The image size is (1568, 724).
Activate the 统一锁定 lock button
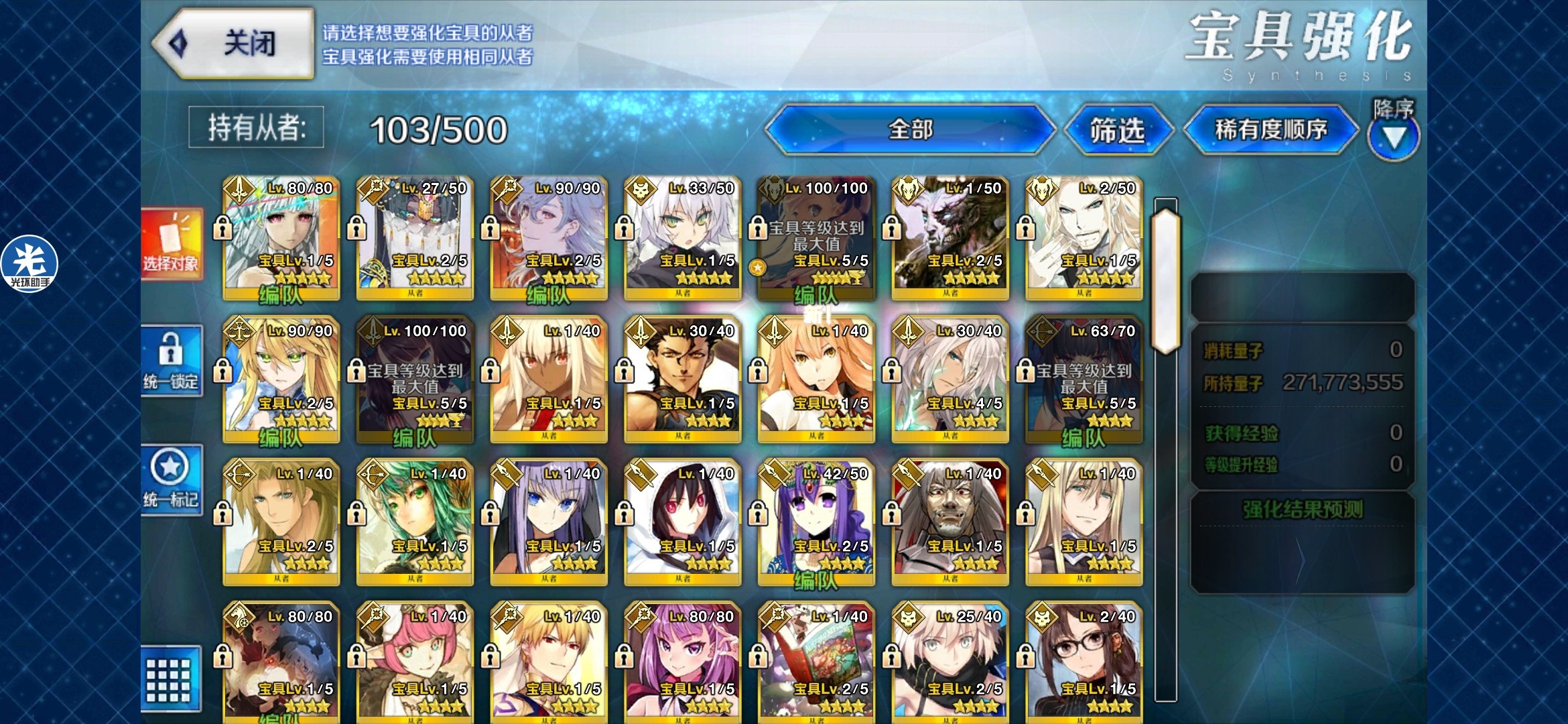(x=172, y=361)
